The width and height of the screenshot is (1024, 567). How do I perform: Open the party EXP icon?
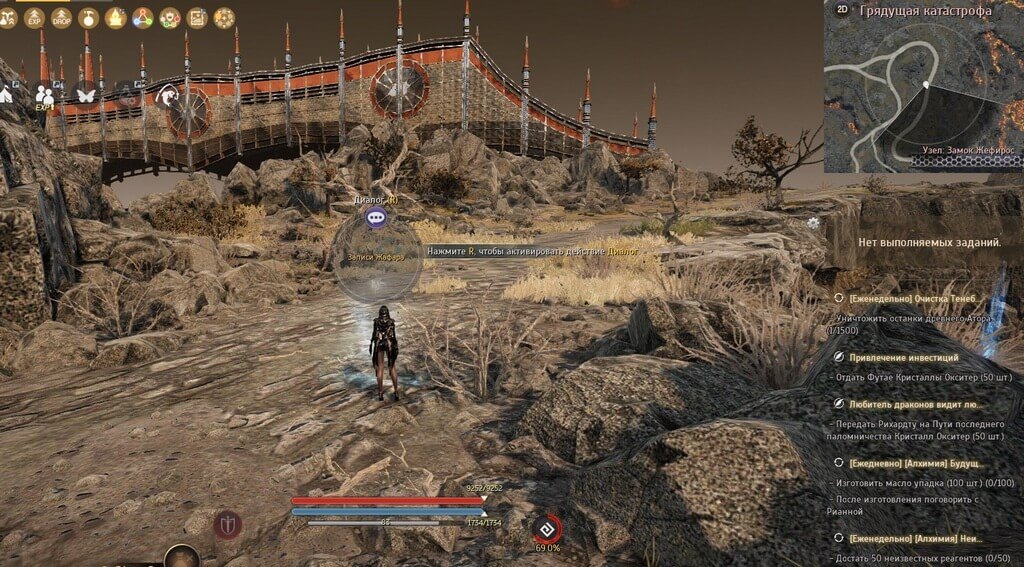tap(44, 93)
